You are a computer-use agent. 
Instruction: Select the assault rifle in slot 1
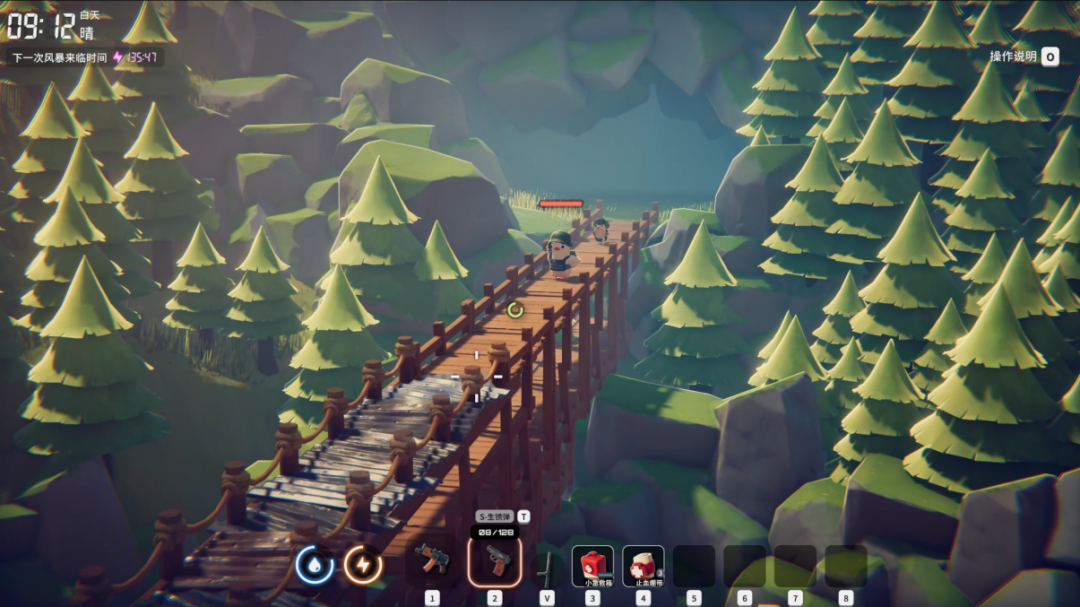click(x=432, y=563)
